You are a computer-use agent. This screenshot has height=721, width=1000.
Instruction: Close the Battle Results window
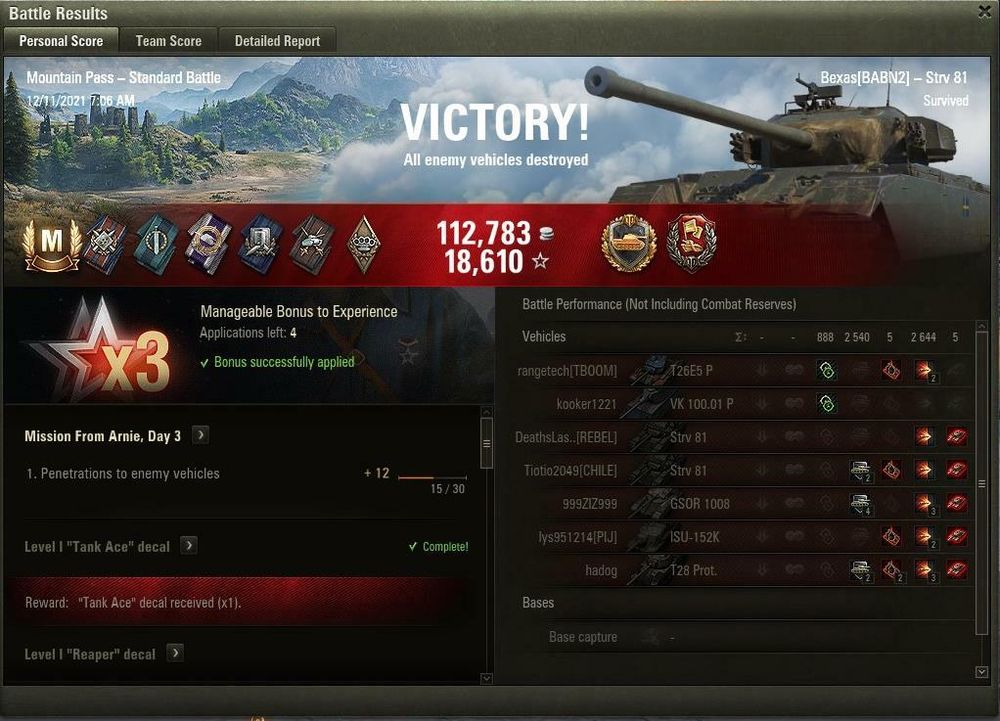(x=987, y=12)
